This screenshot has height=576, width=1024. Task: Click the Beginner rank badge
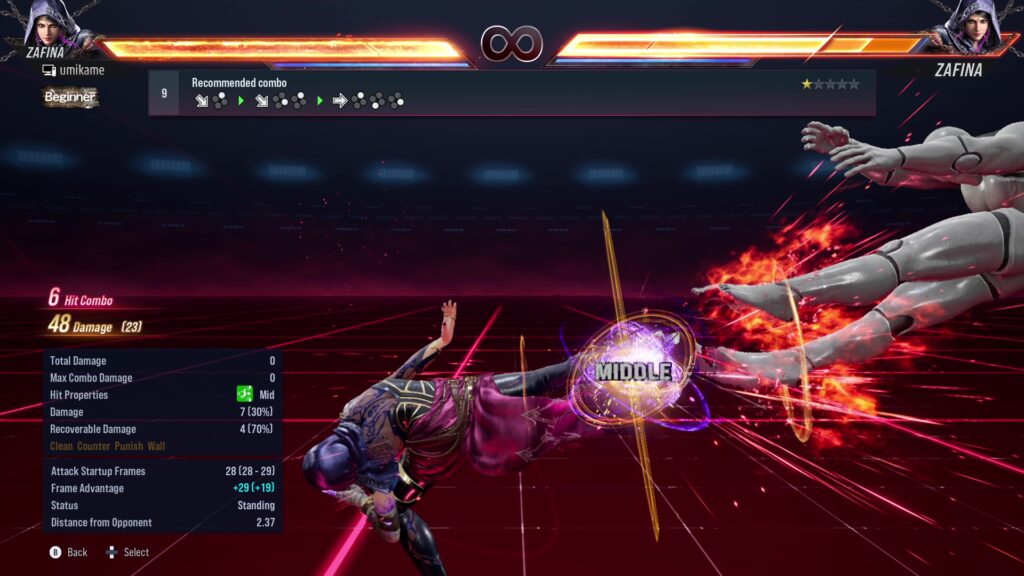(70, 97)
